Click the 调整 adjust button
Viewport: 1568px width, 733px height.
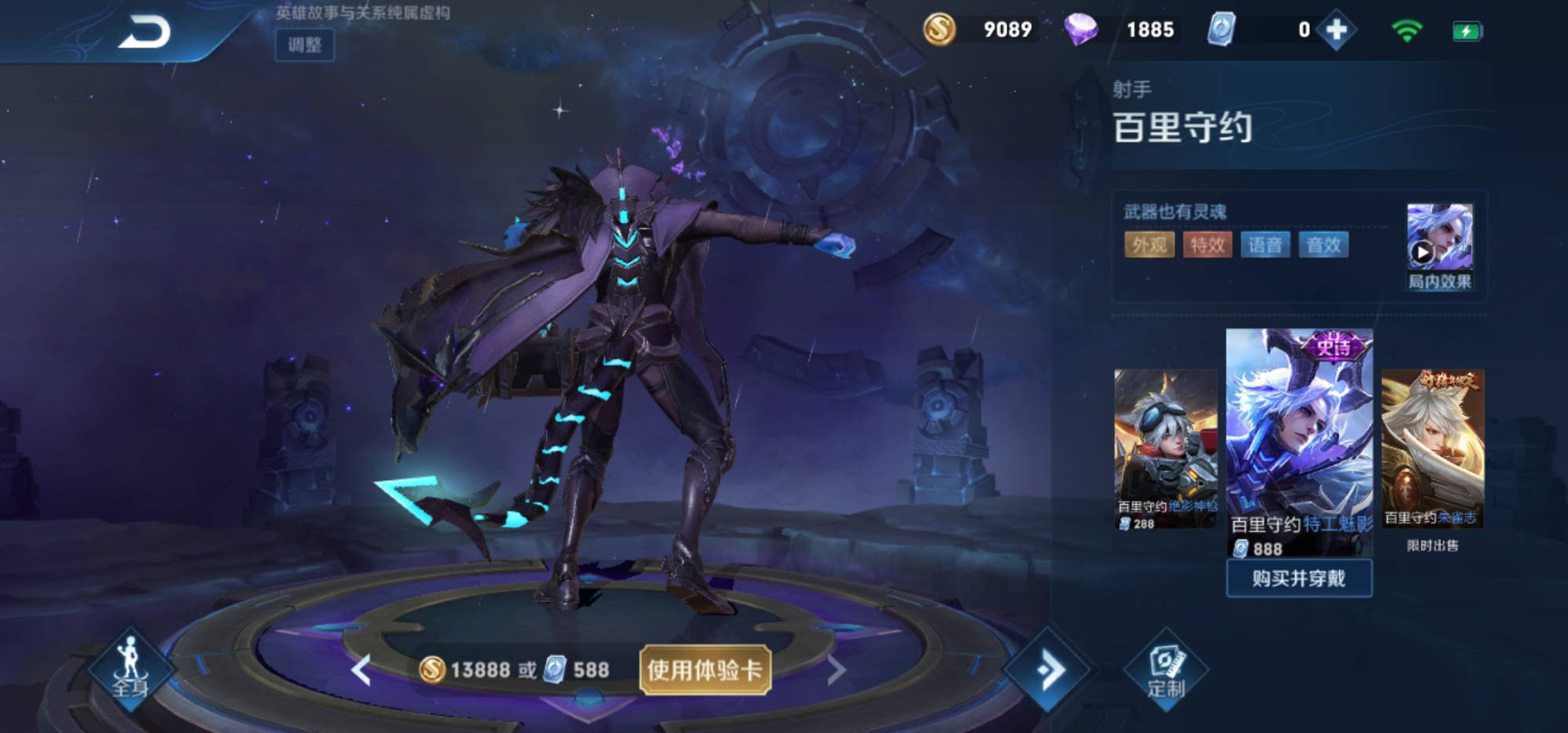pos(304,45)
